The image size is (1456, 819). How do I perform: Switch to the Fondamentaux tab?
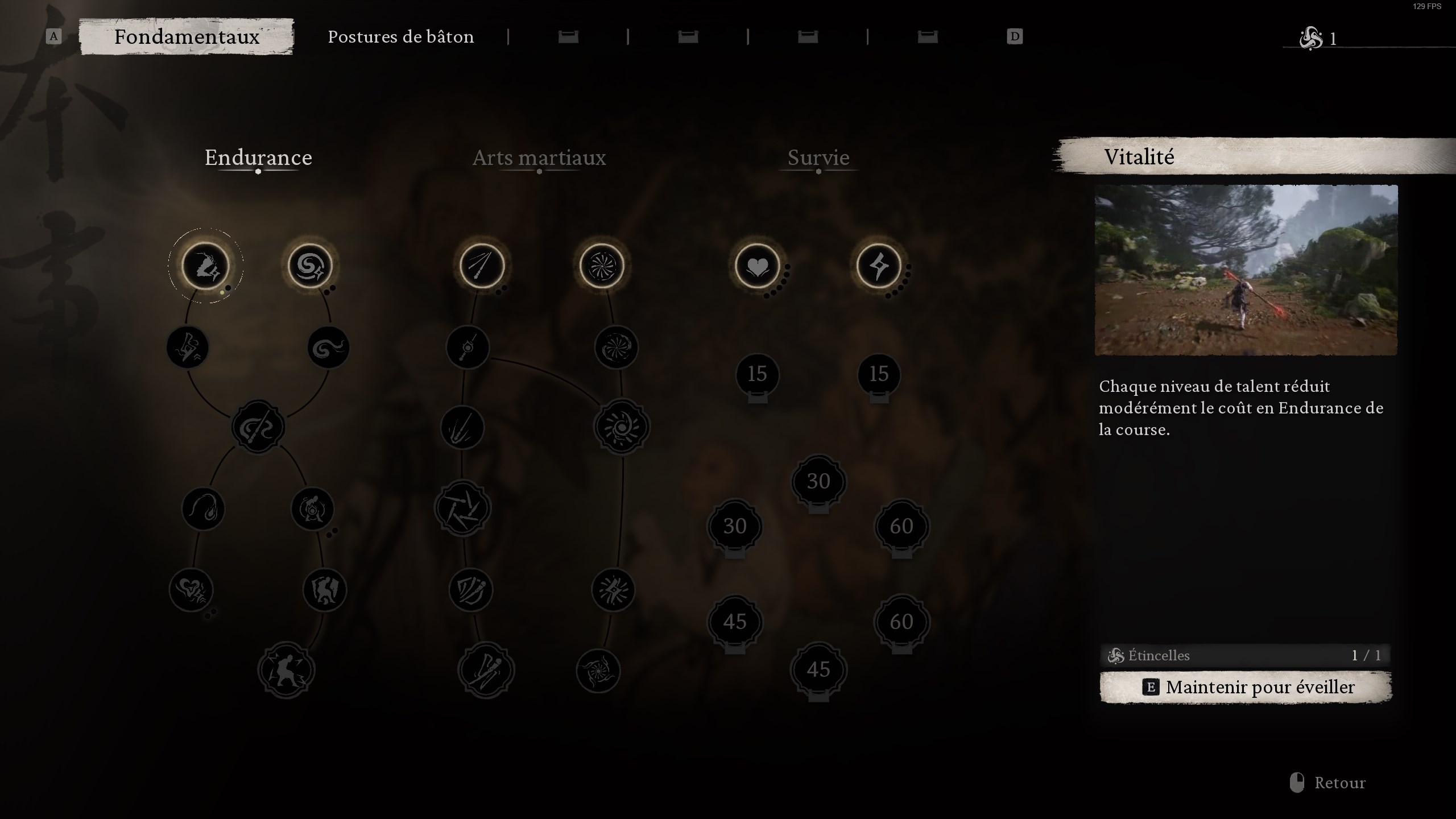coord(187,37)
